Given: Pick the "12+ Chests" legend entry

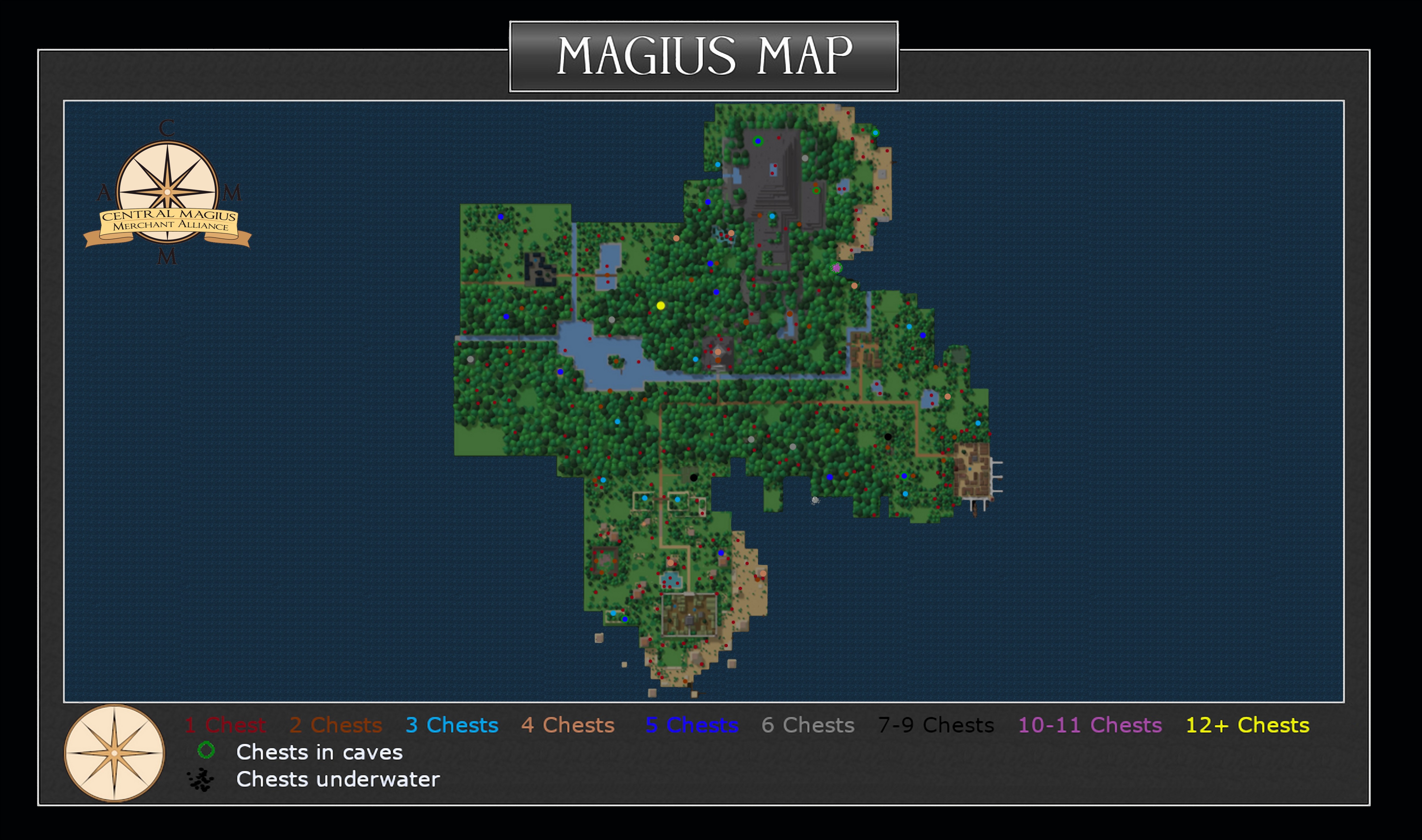Looking at the screenshot, I should click(1248, 725).
